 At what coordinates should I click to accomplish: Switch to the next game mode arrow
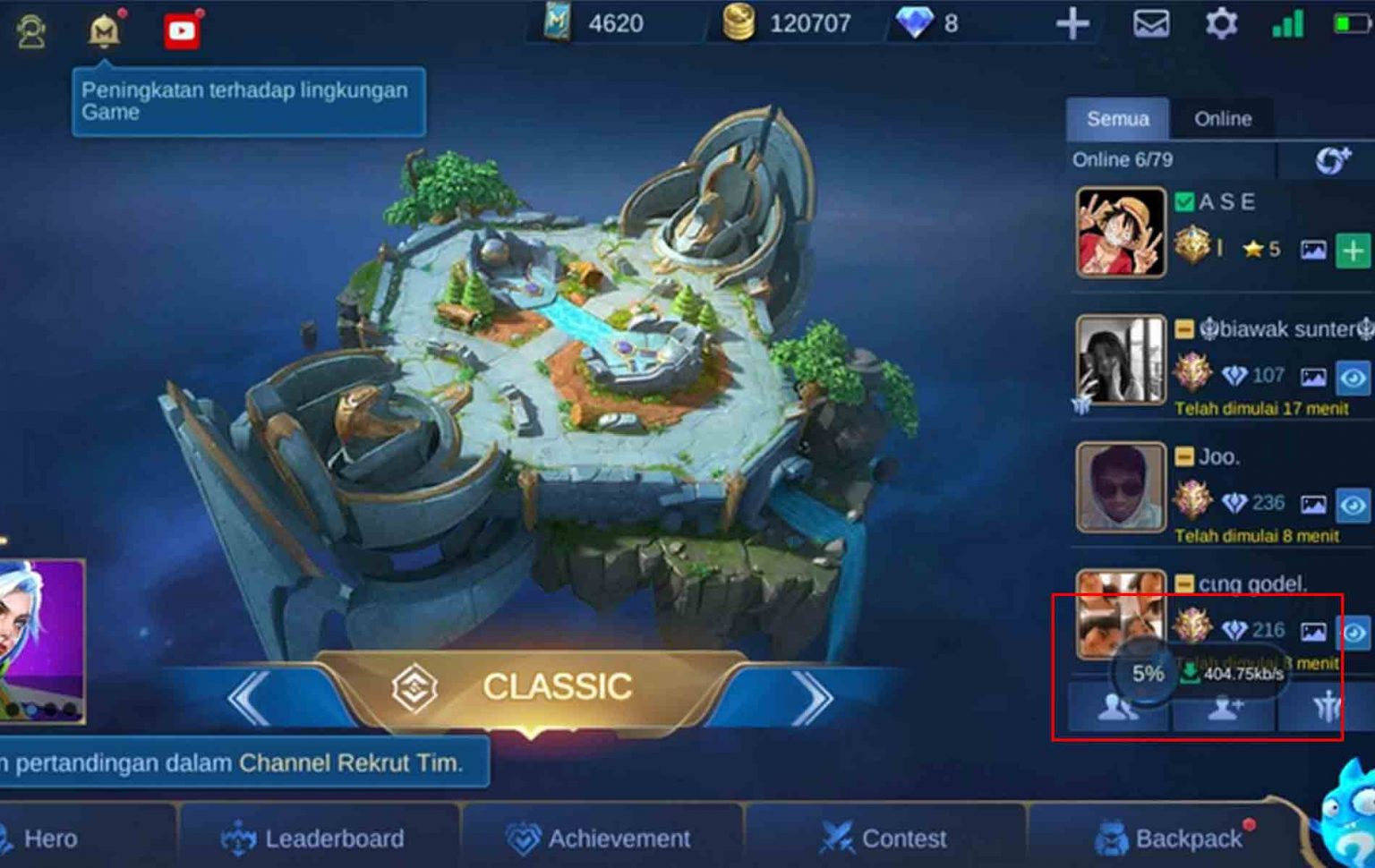point(812,697)
